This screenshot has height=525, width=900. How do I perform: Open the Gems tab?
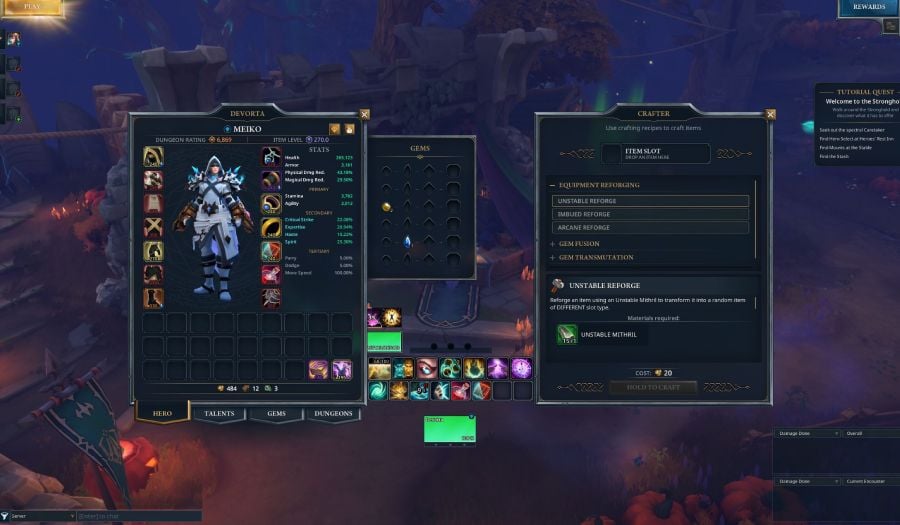276,413
